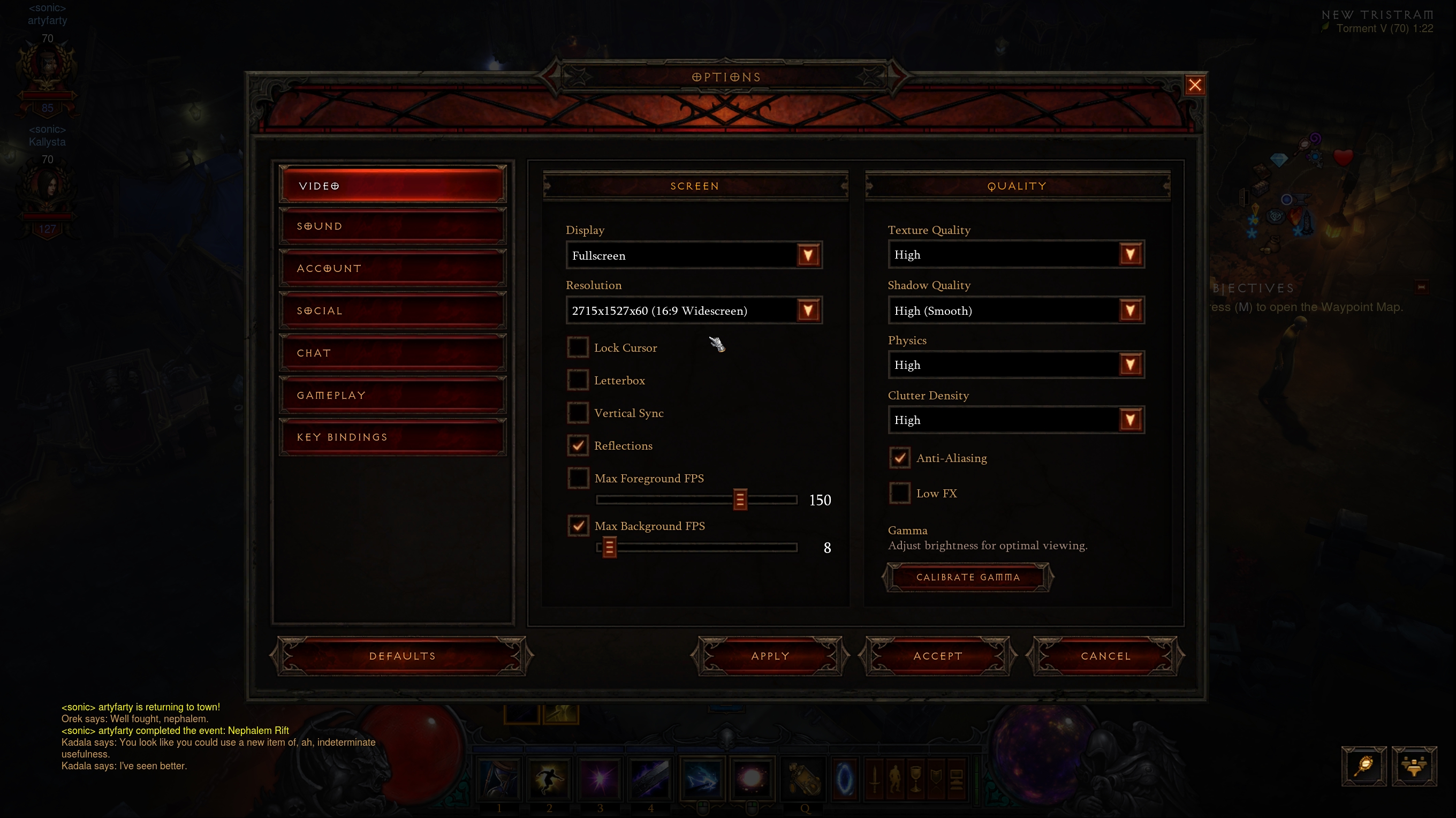This screenshot has width=1456, height=818.
Task: Reset settings with the Defaults button
Action: (x=402, y=656)
